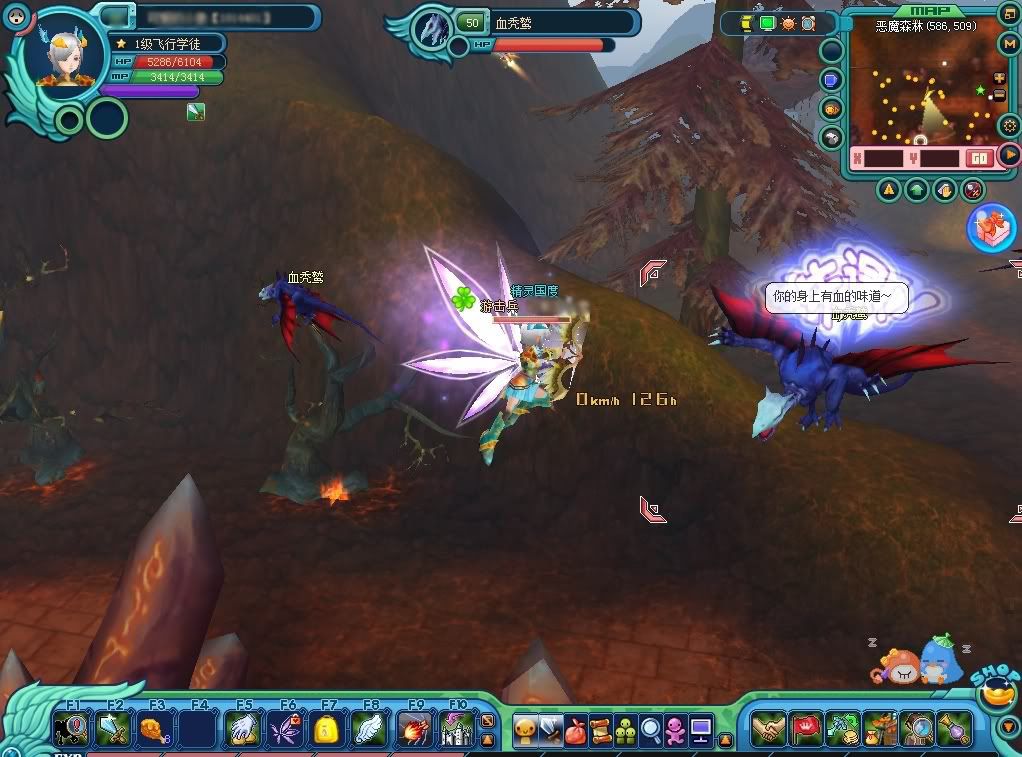Zoom out the minimap with the minus button
This screenshot has width=1022, height=757.
point(999,96)
